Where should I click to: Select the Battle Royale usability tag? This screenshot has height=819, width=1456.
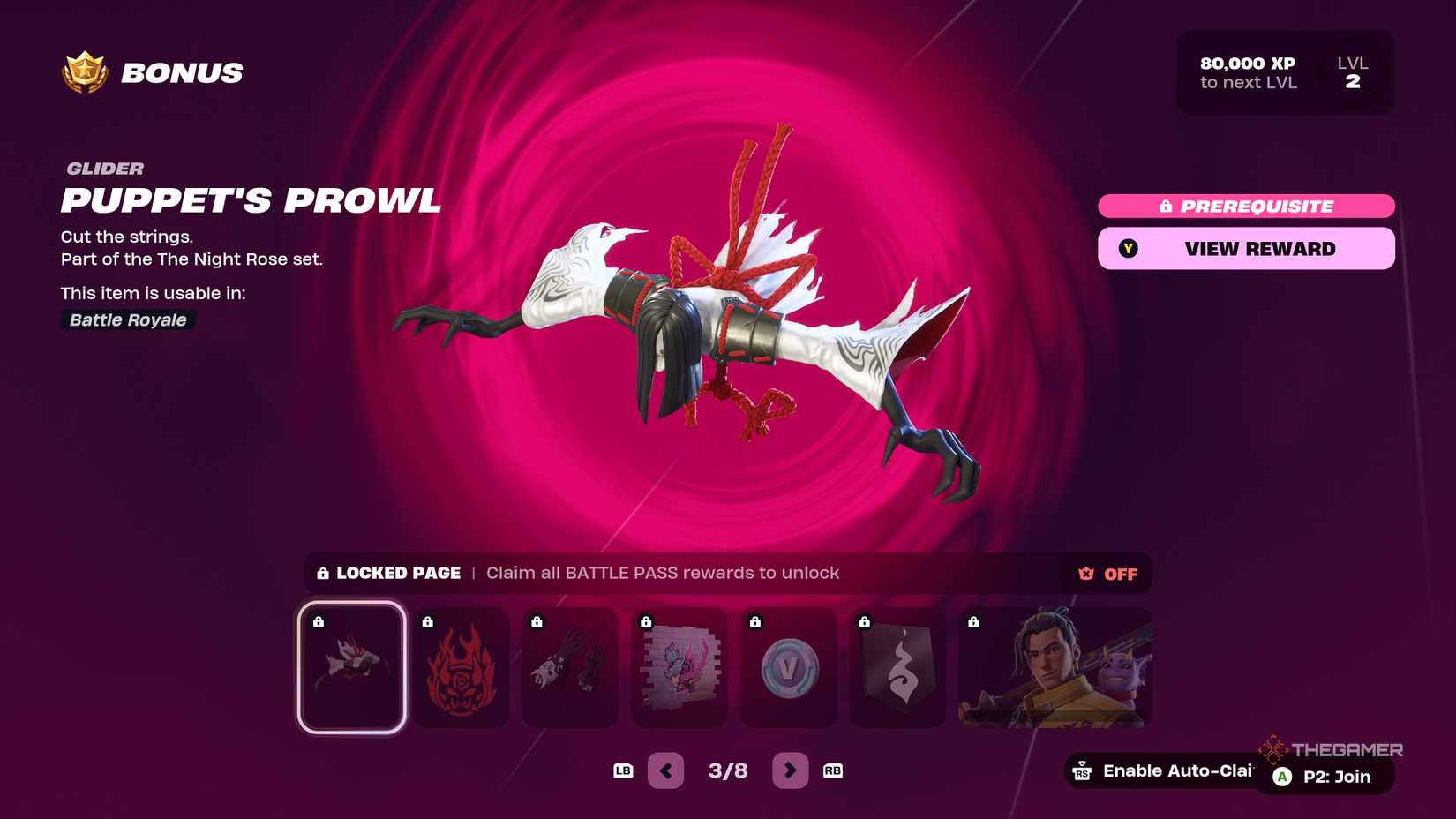coord(126,320)
